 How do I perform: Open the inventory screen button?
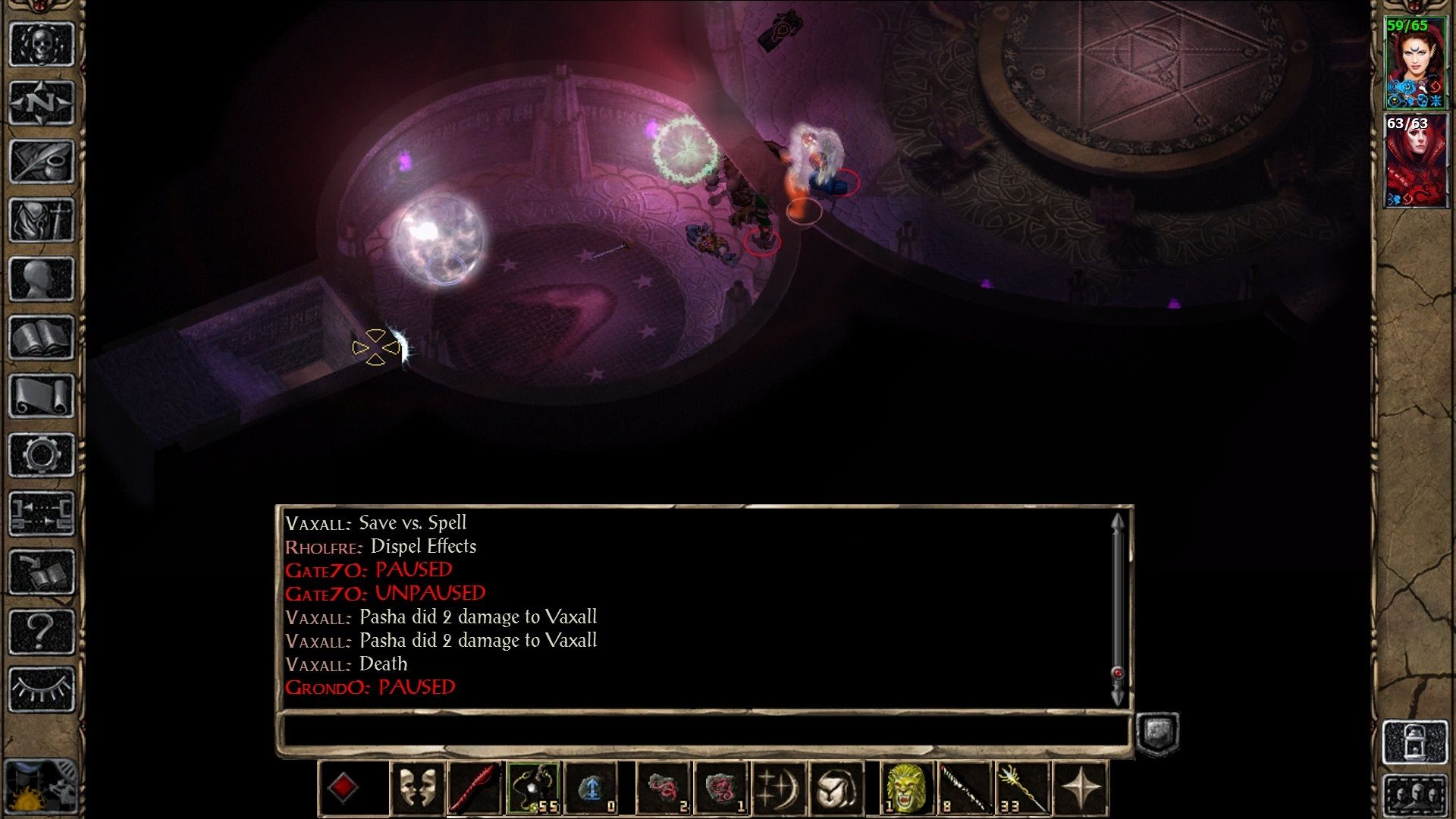(42, 220)
